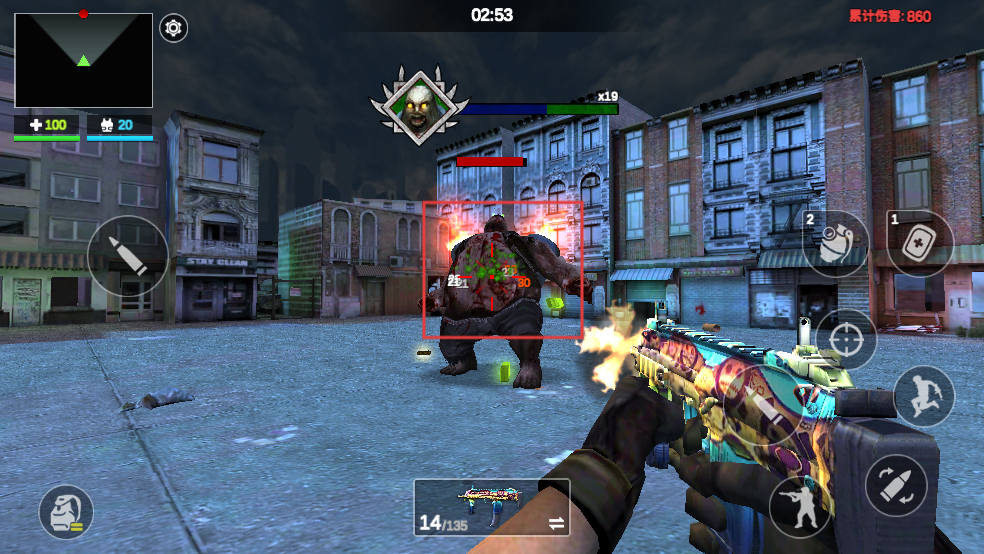984x554 pixels.
Task: Tap the radar minimap
Action: [x=84, y=60]
